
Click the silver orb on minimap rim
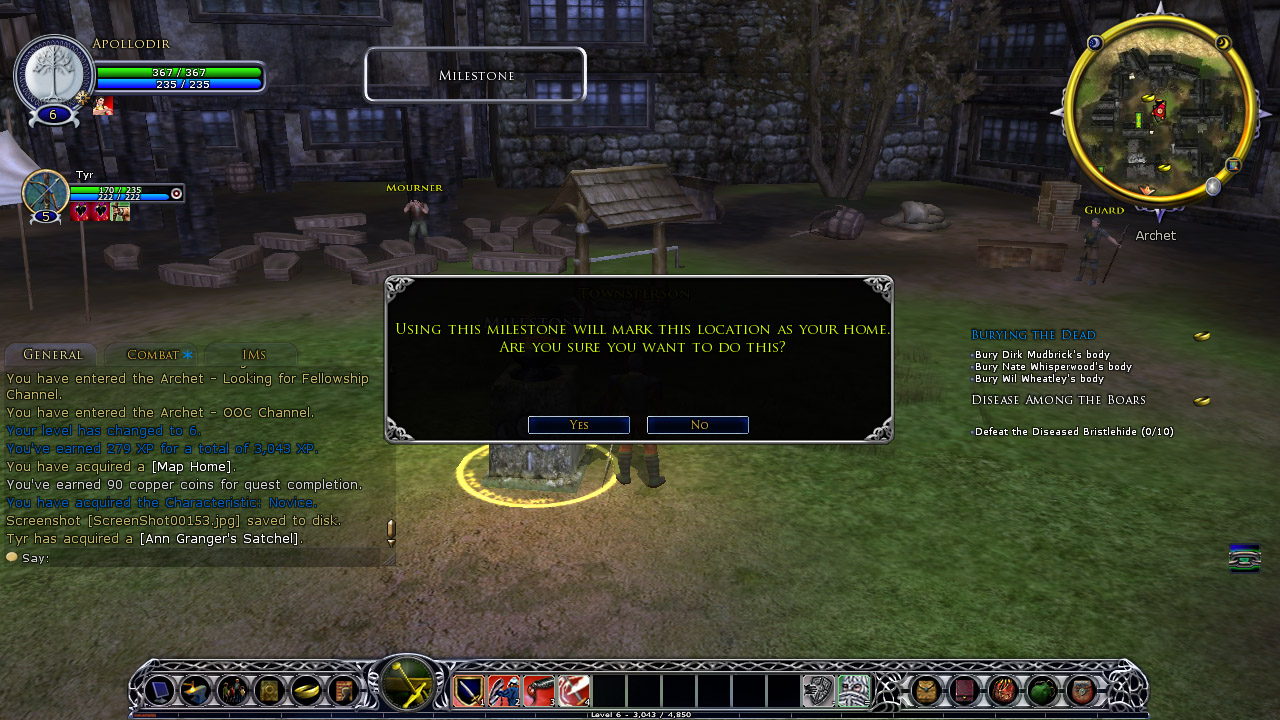1213,186
